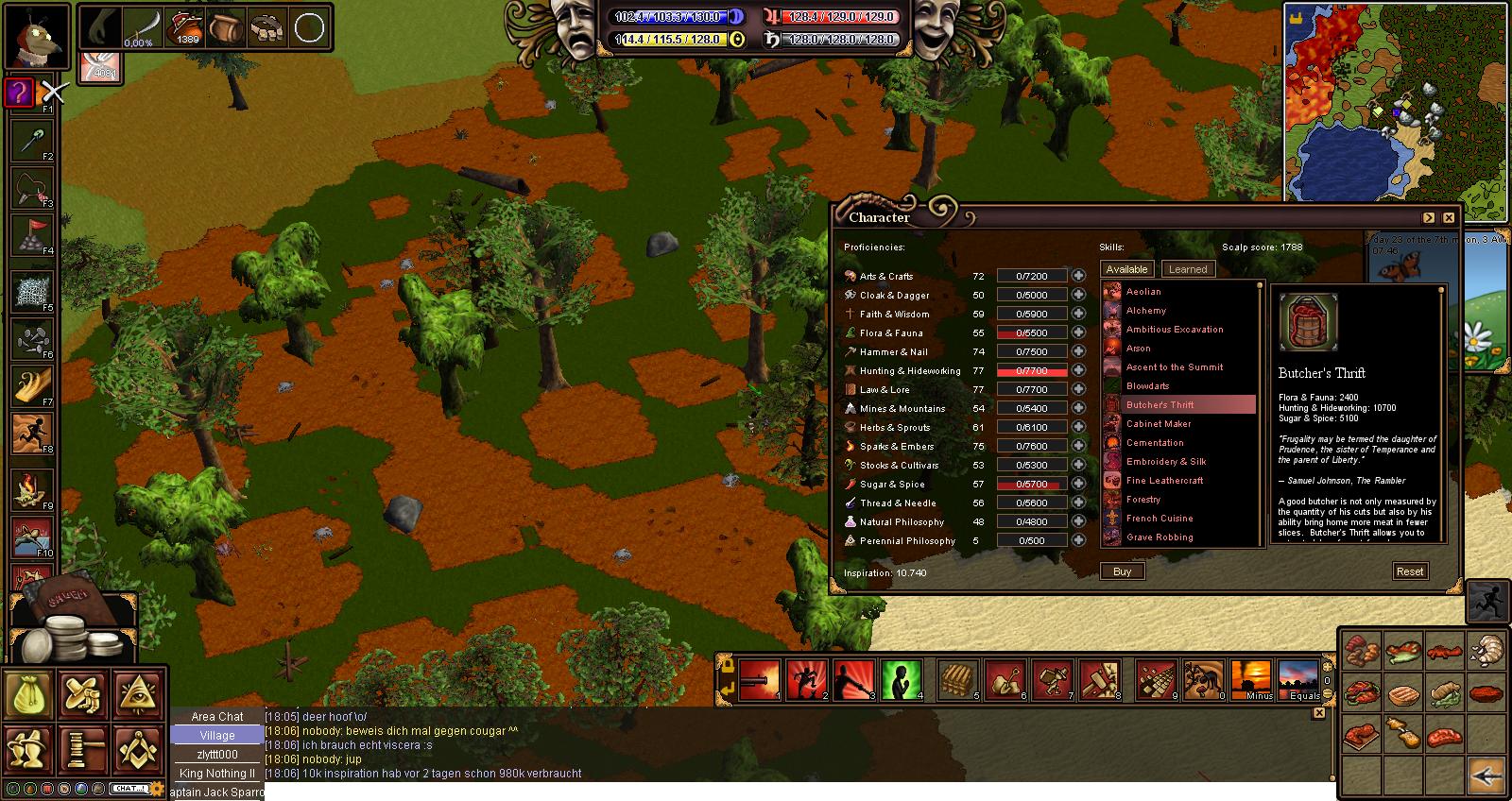Buy the selected Butcher's Thrift skill
Viewport: 1512px width, 801px height.
pyautogui.click(x=1122, y=571)
